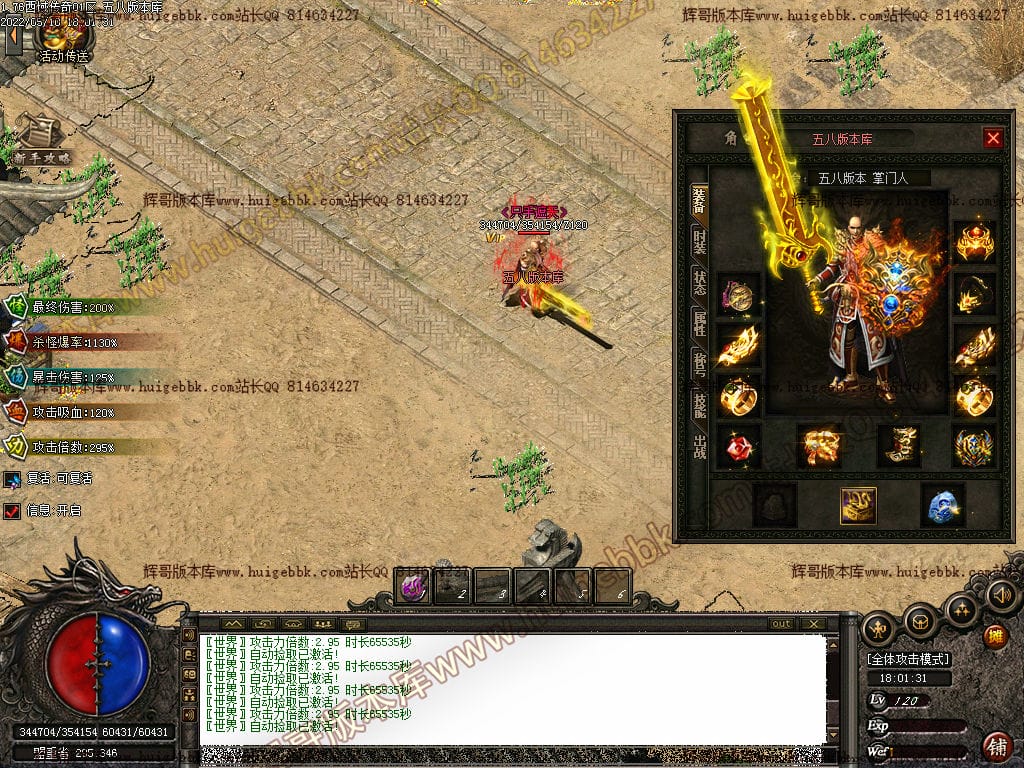Switch to the 时装 fashion tab
Viewport: 1024px width, 768px height.
699,240
